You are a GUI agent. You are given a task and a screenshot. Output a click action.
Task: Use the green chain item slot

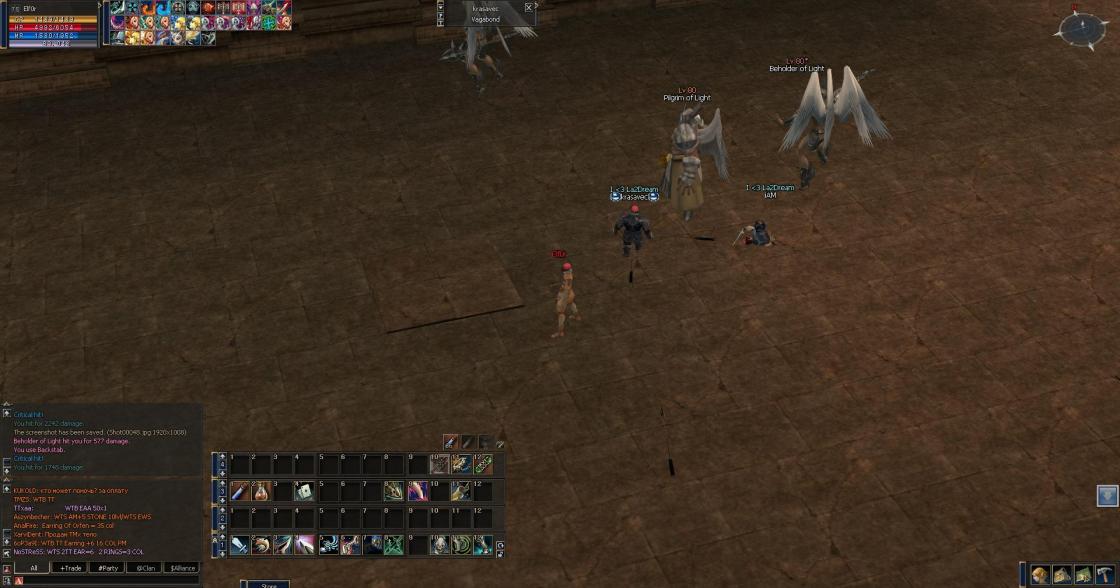tap(483, 464)
